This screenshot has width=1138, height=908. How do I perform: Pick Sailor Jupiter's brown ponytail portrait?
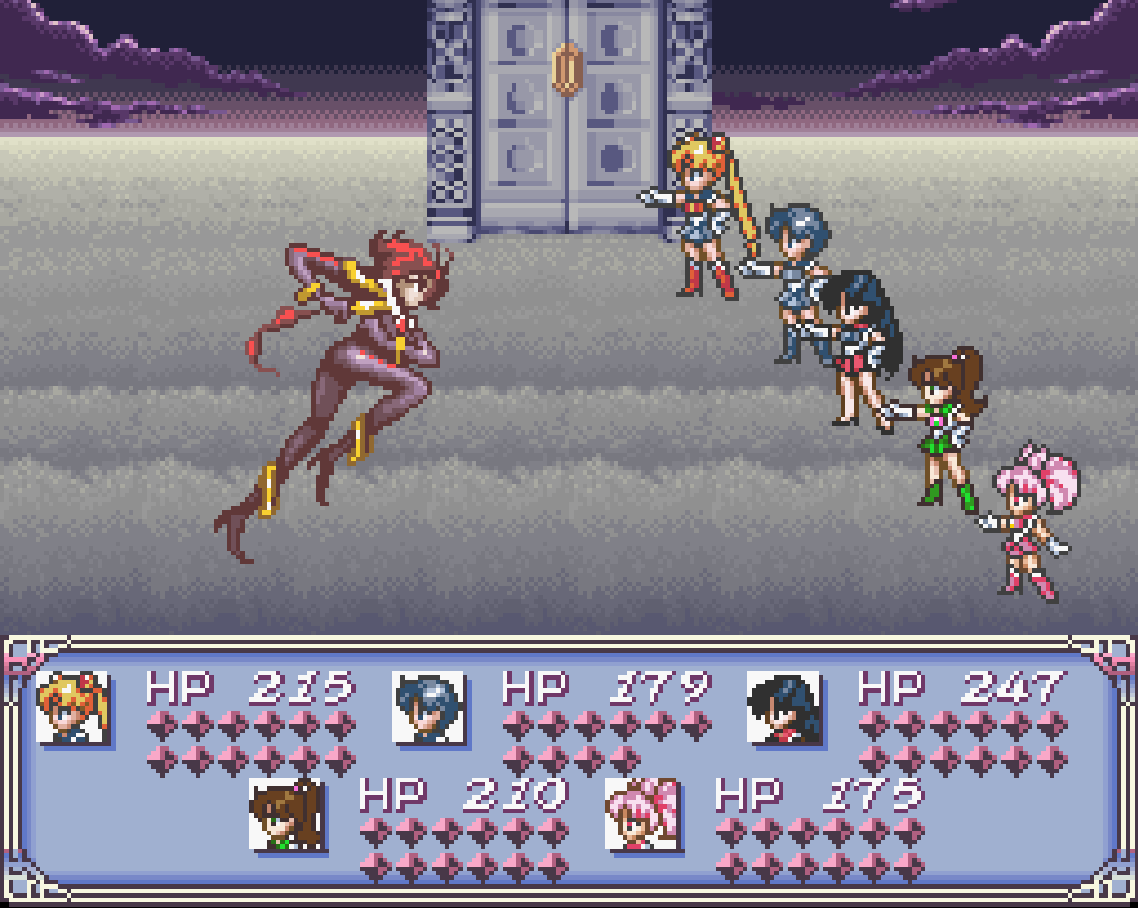click(x=286, y=814)
